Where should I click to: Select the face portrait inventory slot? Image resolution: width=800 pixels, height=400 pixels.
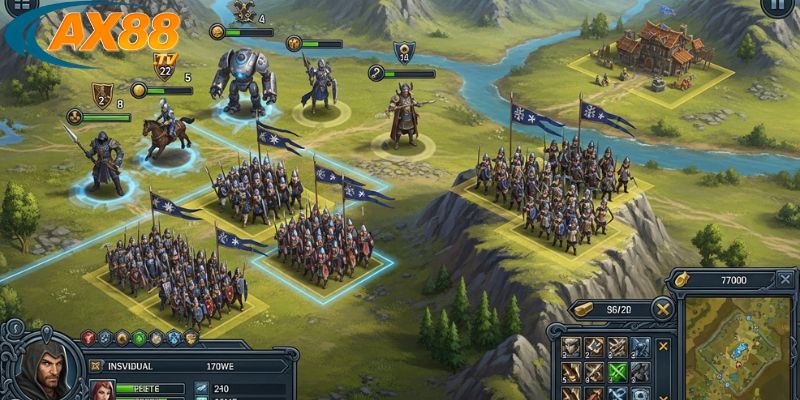tap(573, 347)
